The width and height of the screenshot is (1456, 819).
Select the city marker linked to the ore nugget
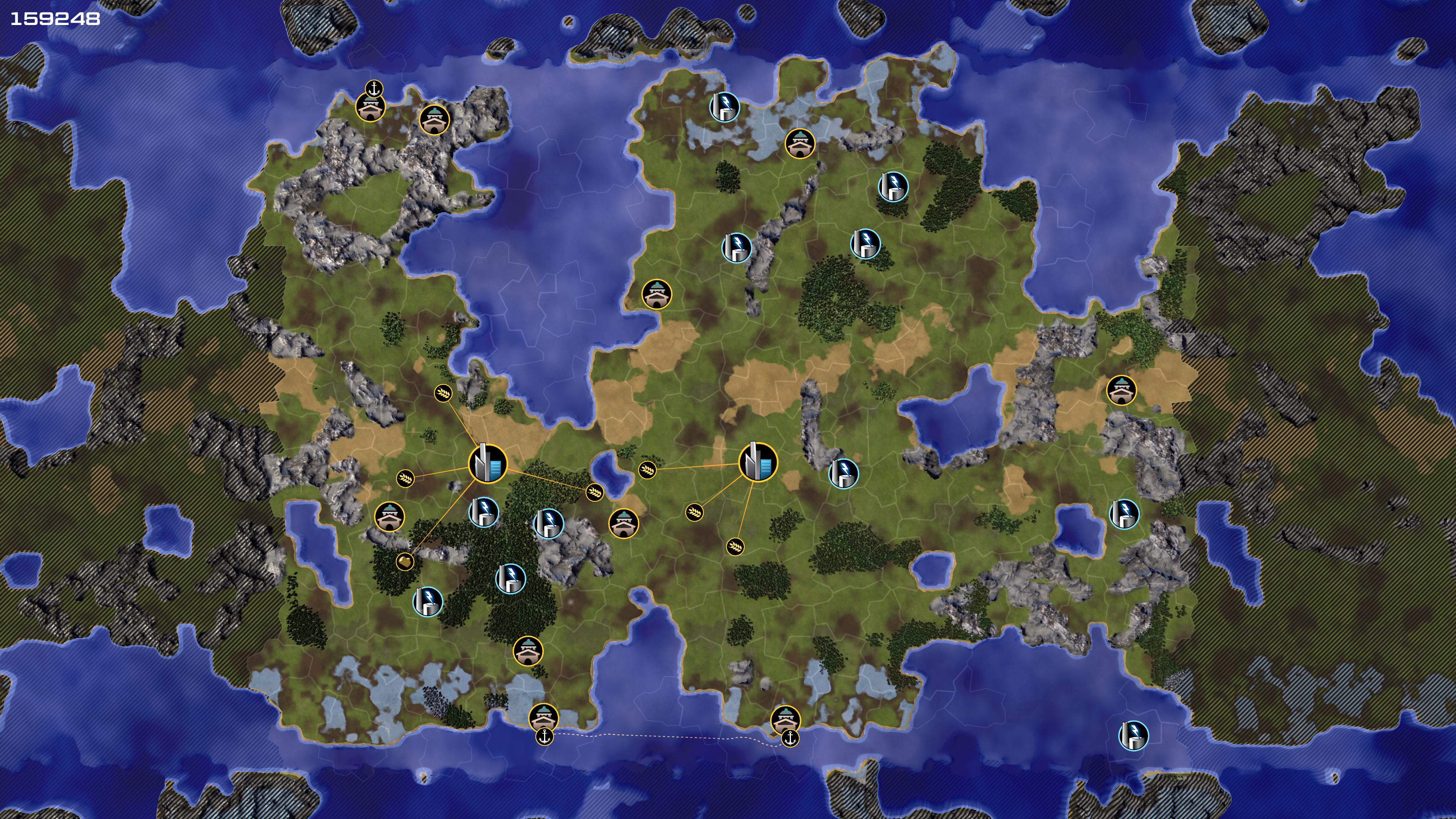488,463
